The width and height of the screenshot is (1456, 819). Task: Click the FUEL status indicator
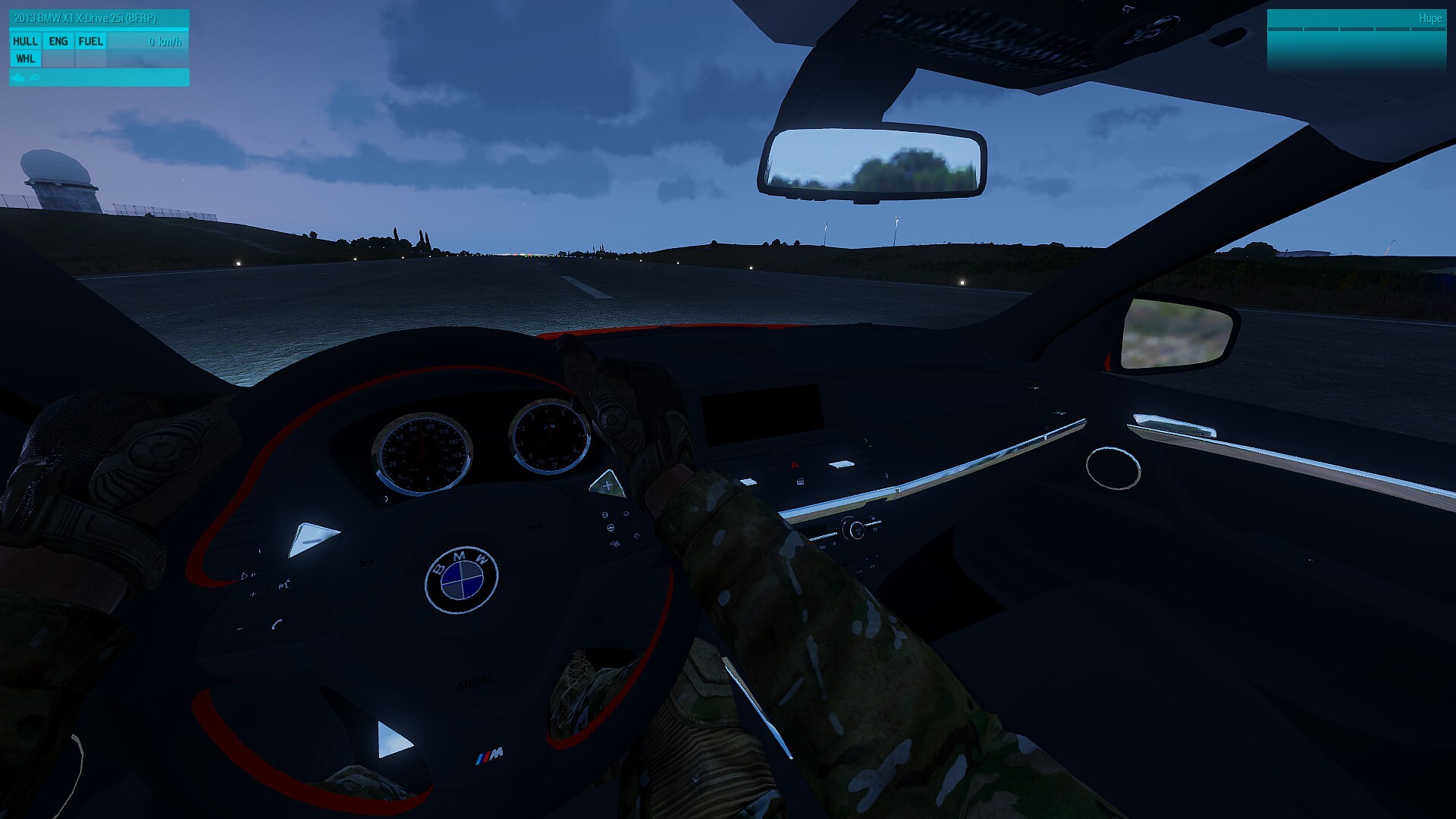pyautogui.click(x=90, y=42)
